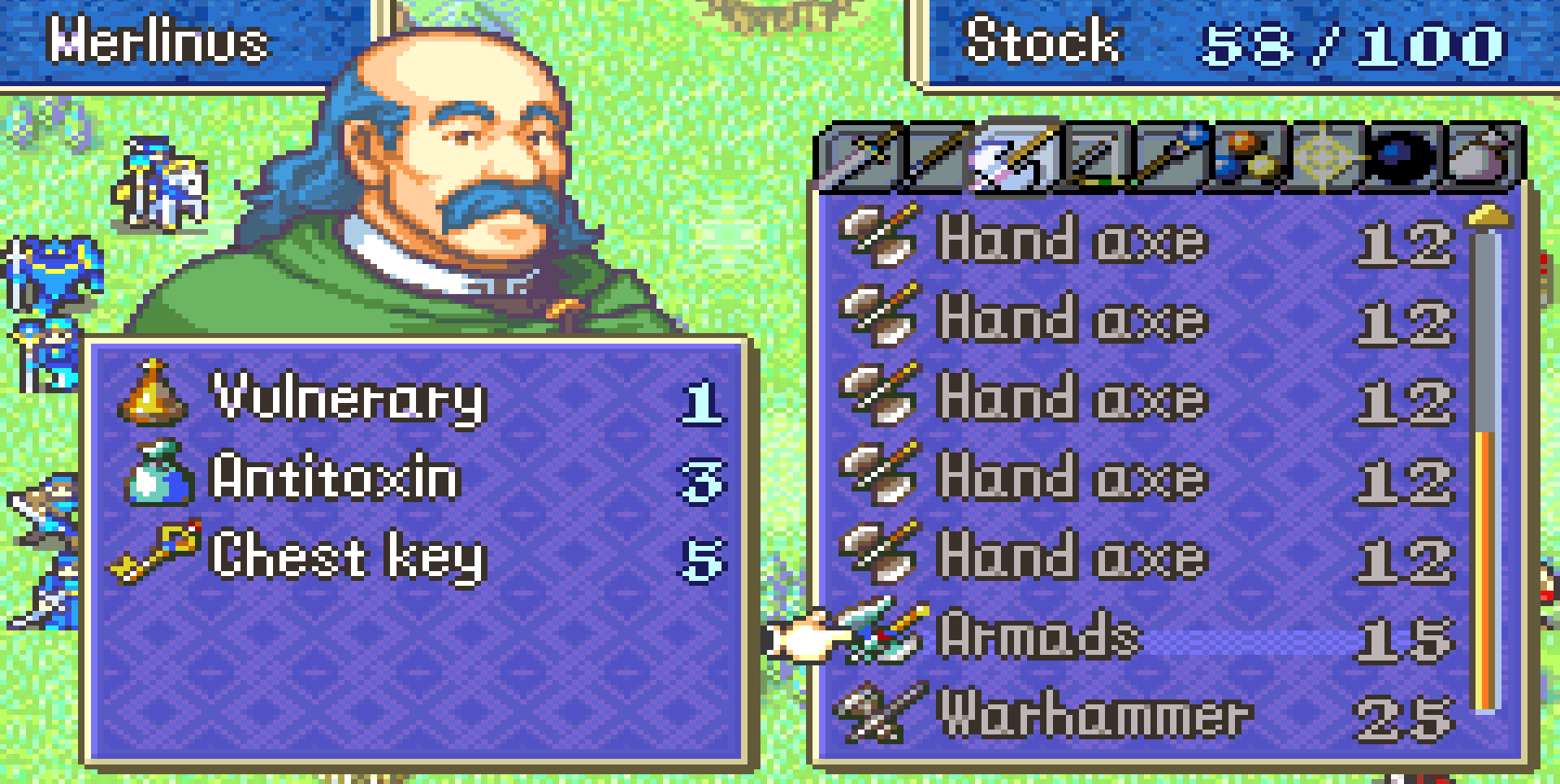Viewport: 1560px width, 784px height.
Task: Switch to the bow category tab
Action: coord(1093,156)
